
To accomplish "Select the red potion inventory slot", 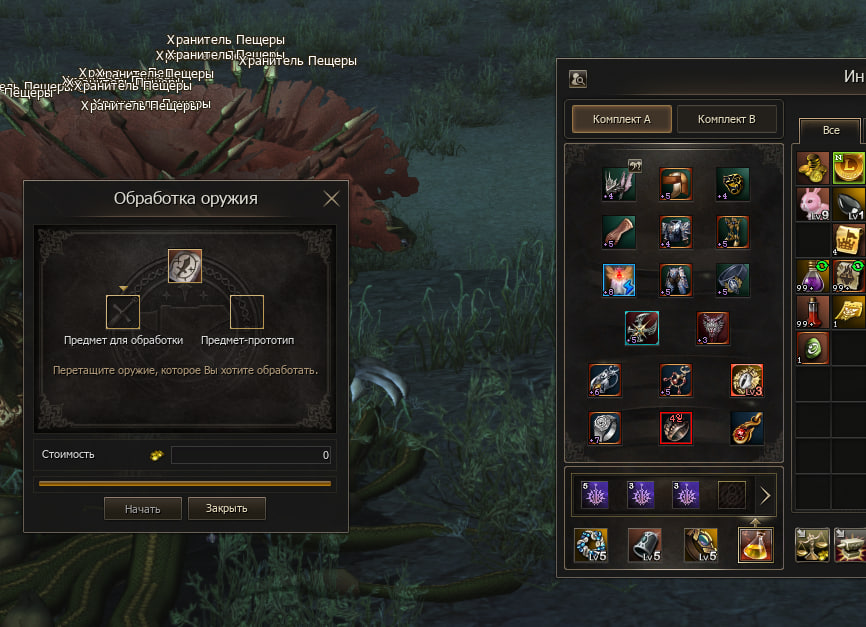I will click(813, 312).
